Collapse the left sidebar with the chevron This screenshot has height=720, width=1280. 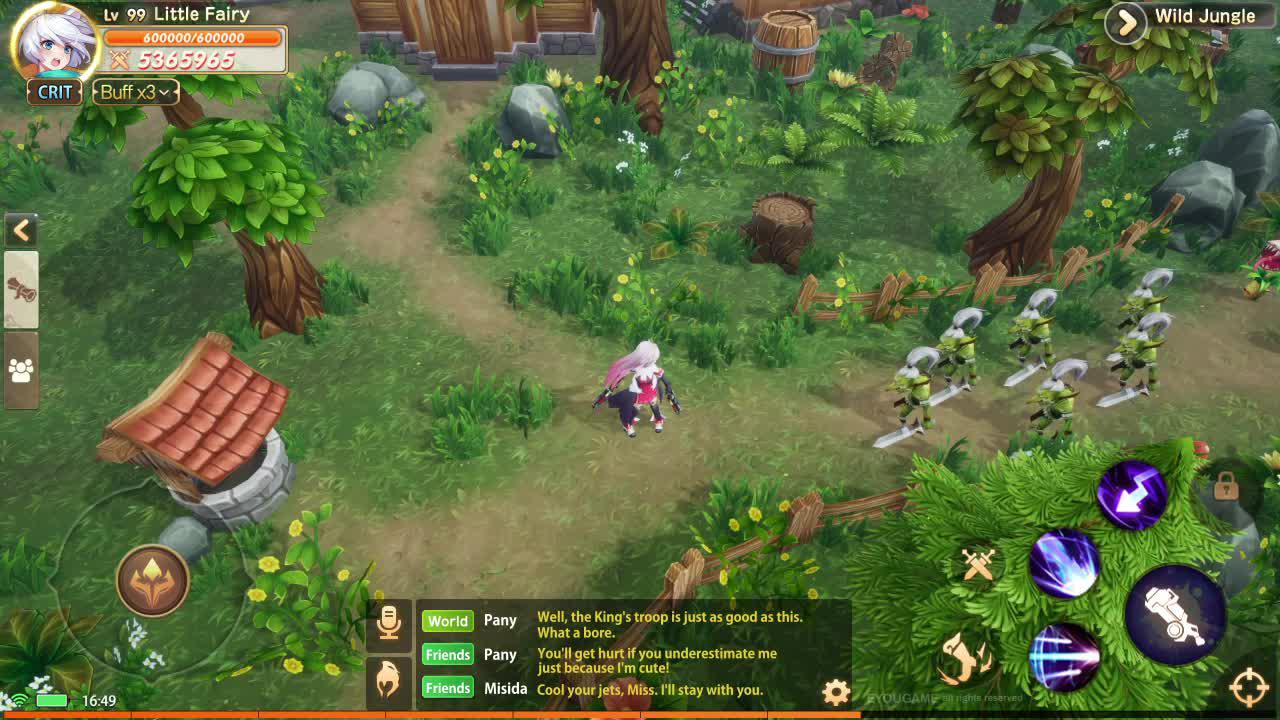click(x=22, y=231)
